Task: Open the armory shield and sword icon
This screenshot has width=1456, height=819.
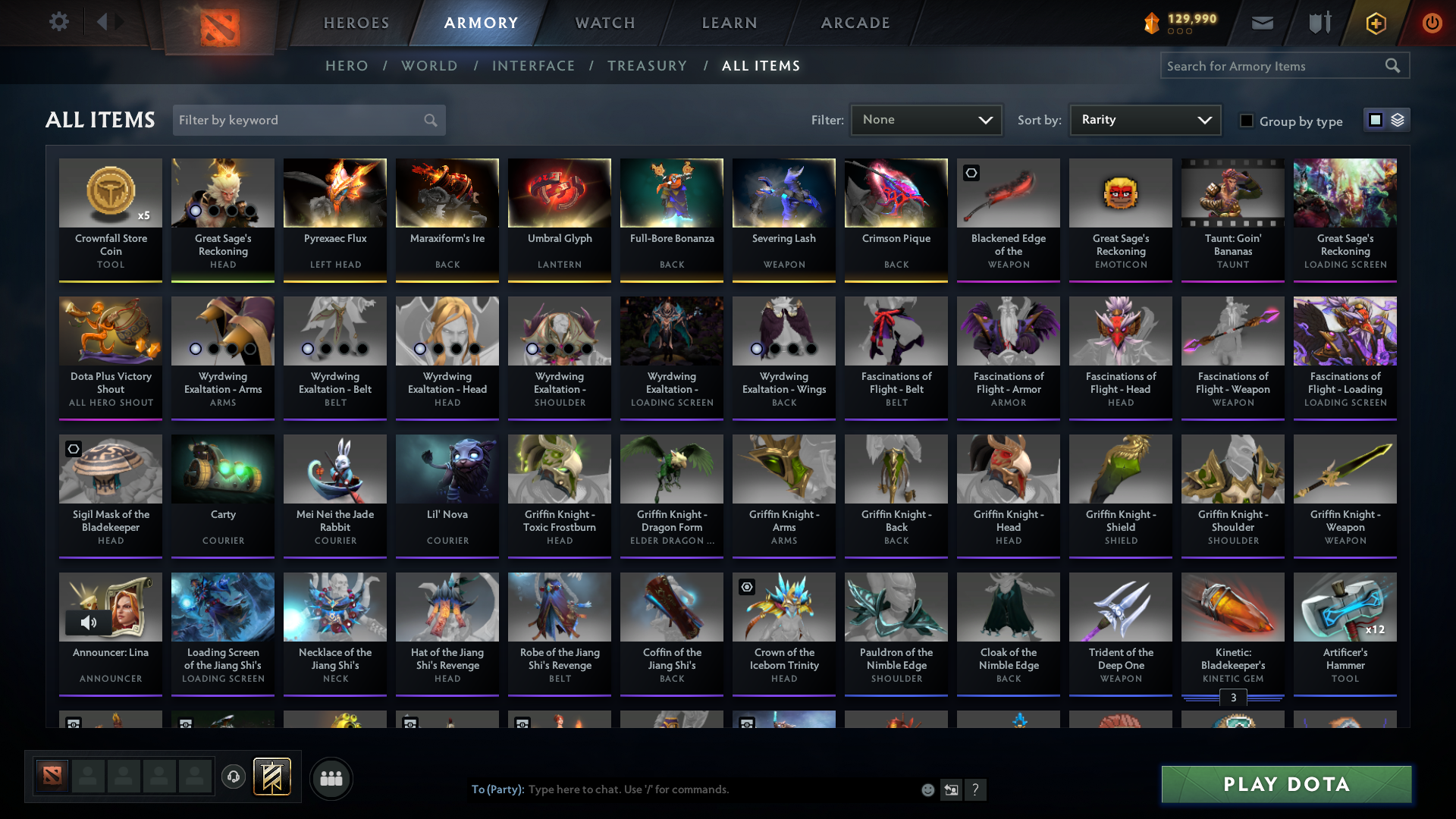Action: pos(1319,23)
